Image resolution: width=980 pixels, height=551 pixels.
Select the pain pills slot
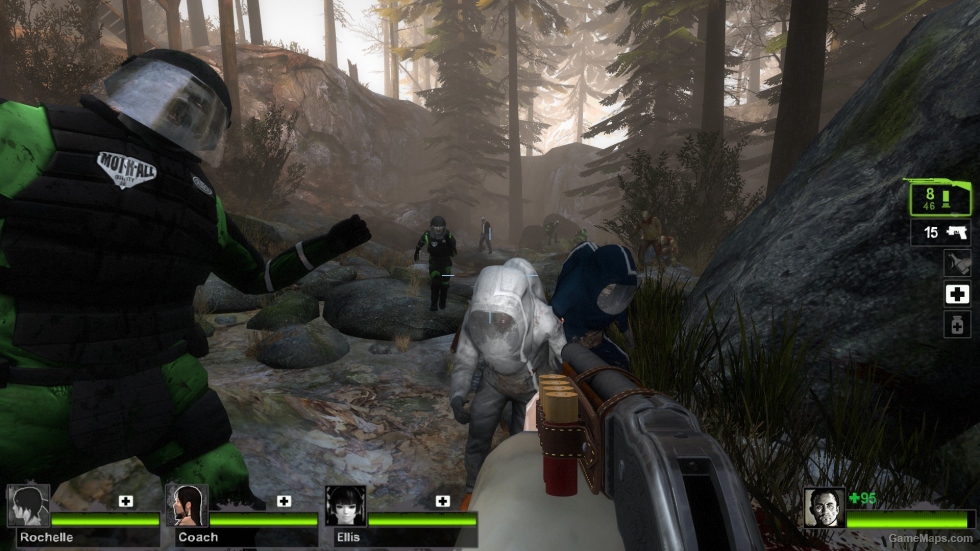(x=956, y=324)
